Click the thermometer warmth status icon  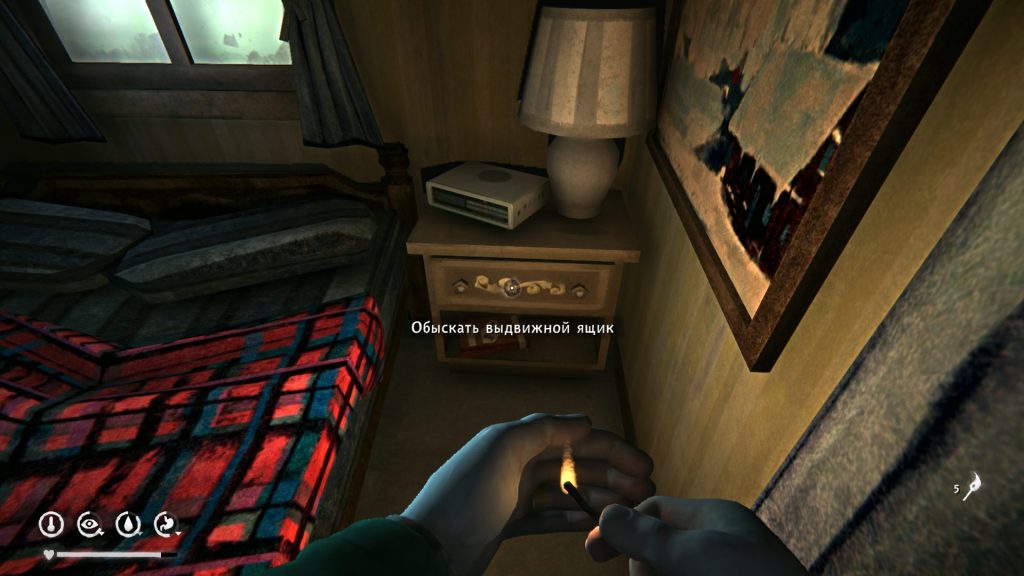[x=51, y=523]
